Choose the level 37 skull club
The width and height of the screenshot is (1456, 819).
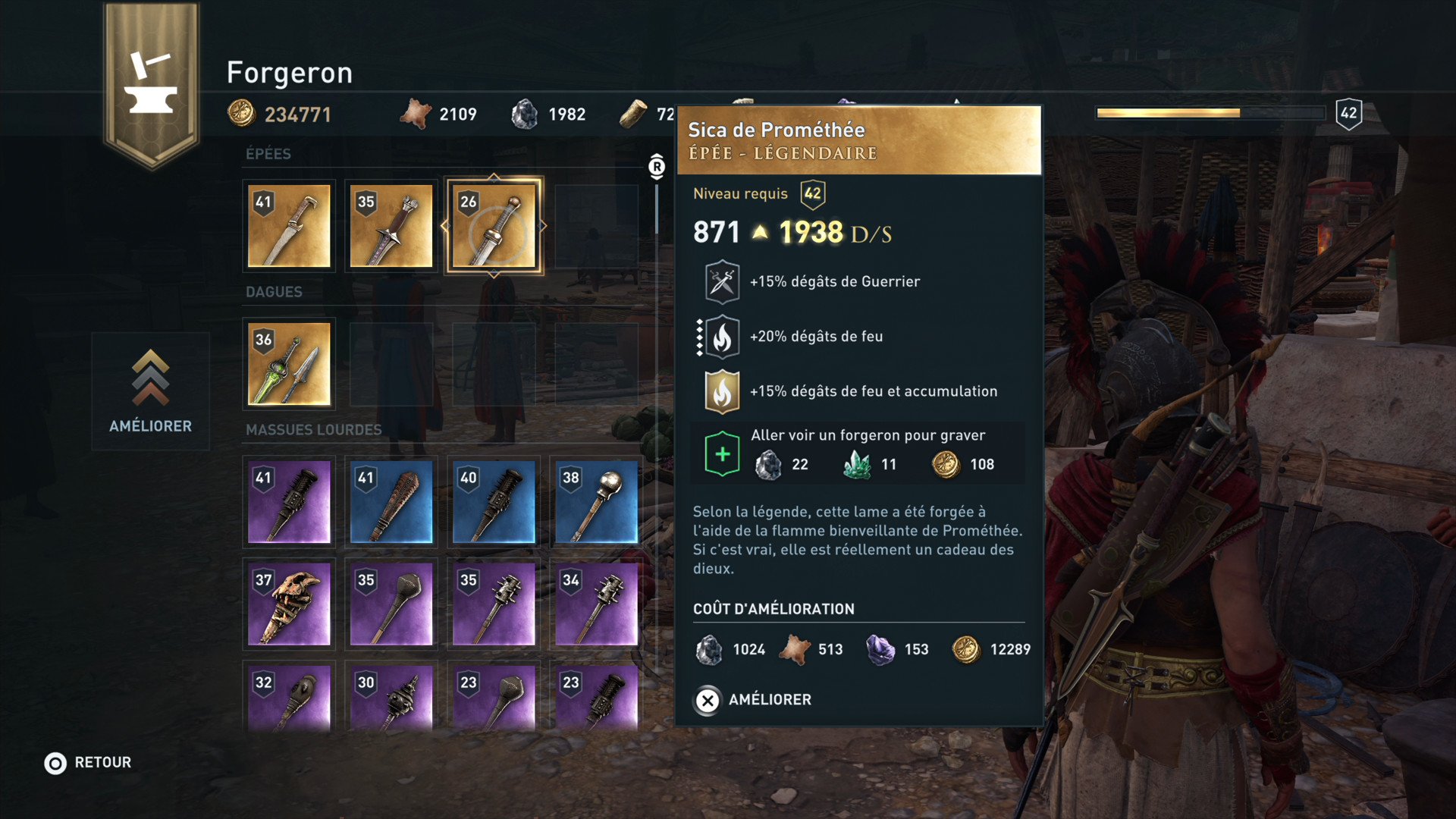click(289, 604)
